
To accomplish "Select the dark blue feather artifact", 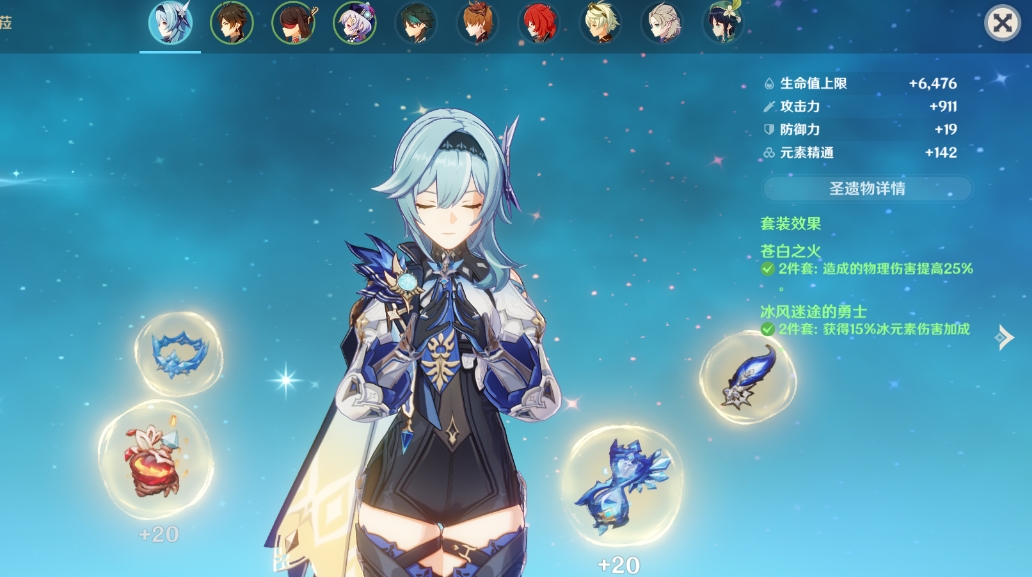I will 748,376.
